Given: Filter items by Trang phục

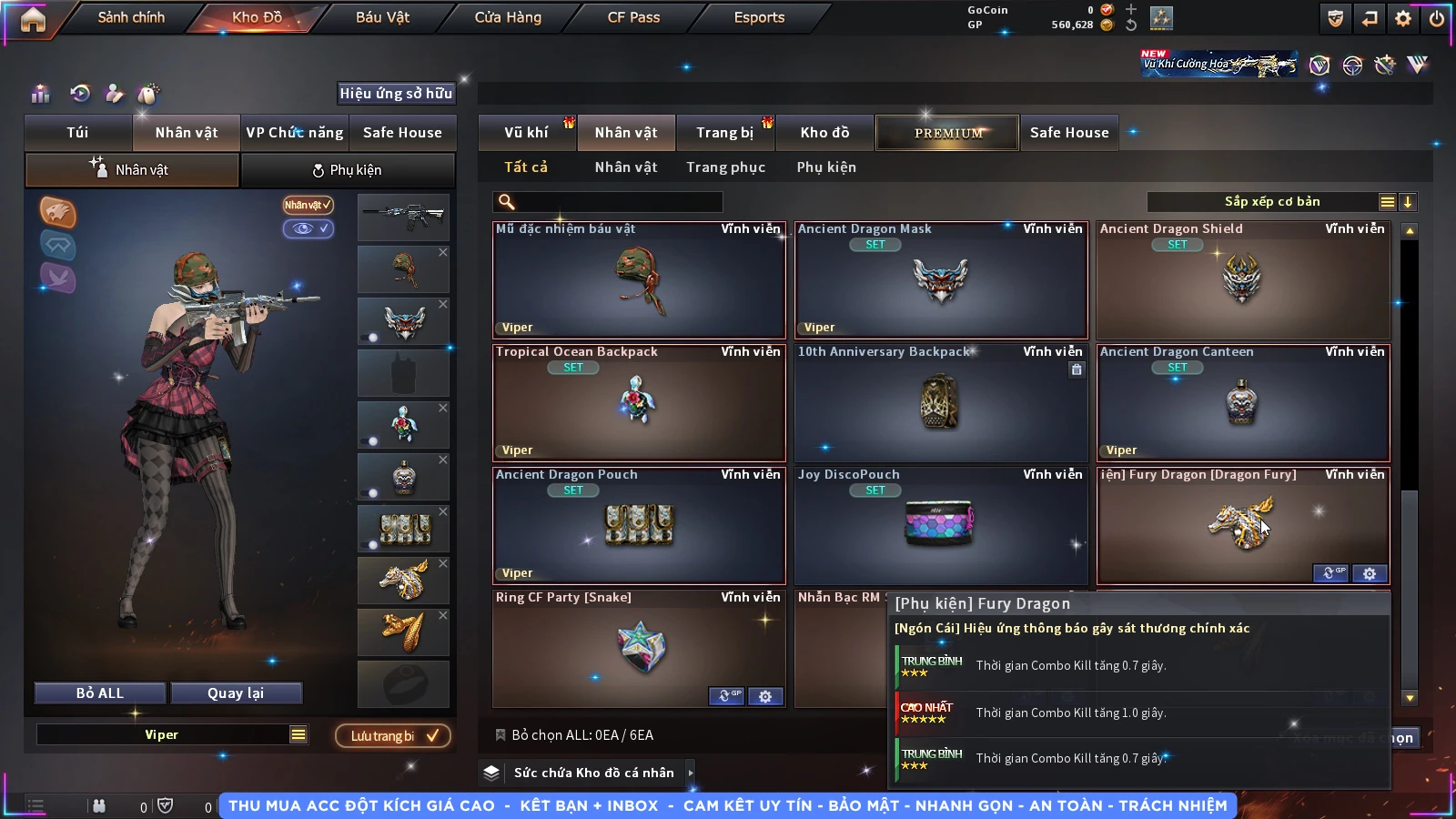Looking at the screenshot, I should point(725,167).
